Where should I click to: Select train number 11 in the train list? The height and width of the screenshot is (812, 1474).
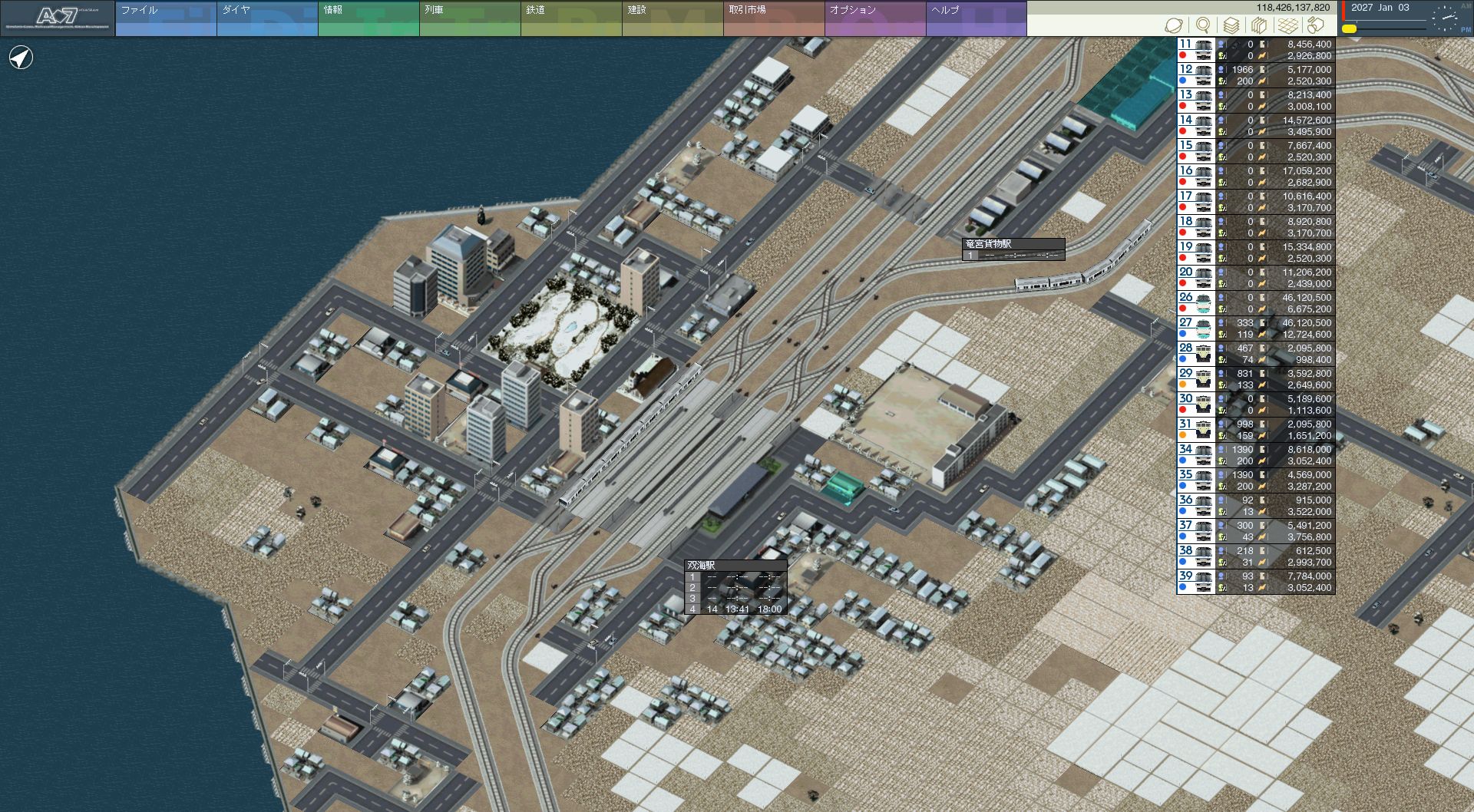click(x=1195, y=50)
